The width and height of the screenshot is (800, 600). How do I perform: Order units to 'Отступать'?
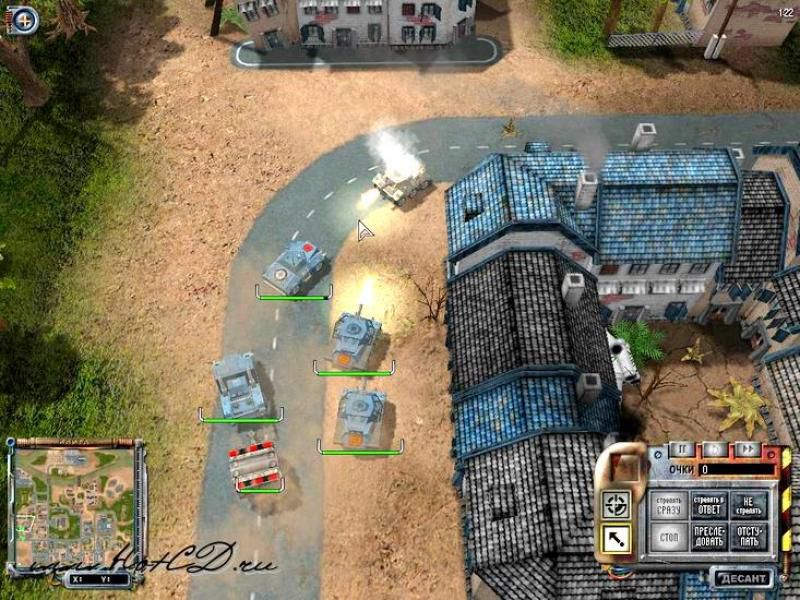click(747, 539)
